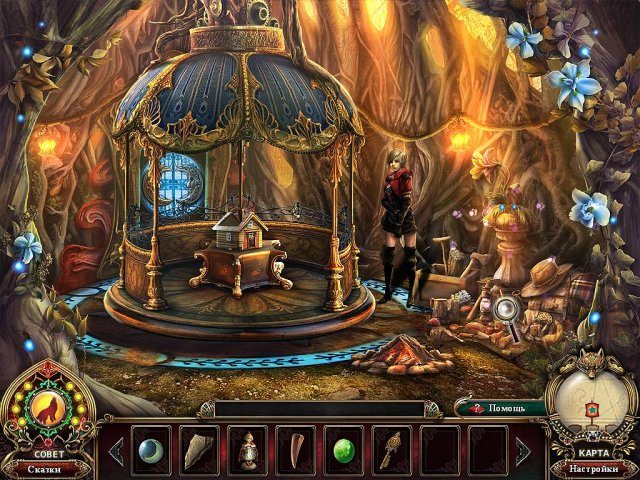Select the green gem inventory item
Image resolution: width=640 pixels, height=480 pixels.
pyautogui.click(x=343, y=451)
